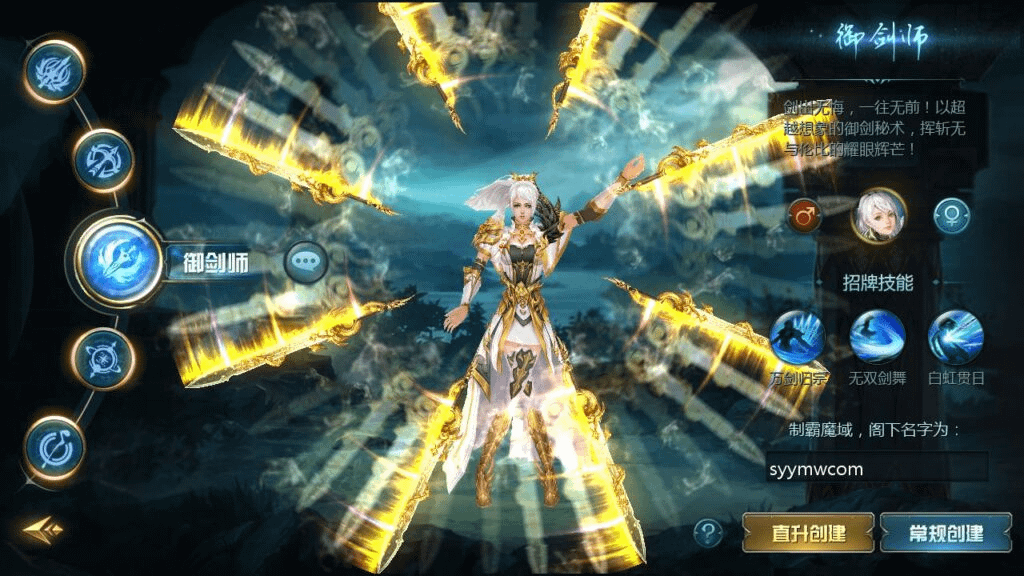The image size is (1024, 576).
Task: Select the top class emblem in the class list
Action: point(54,72)
